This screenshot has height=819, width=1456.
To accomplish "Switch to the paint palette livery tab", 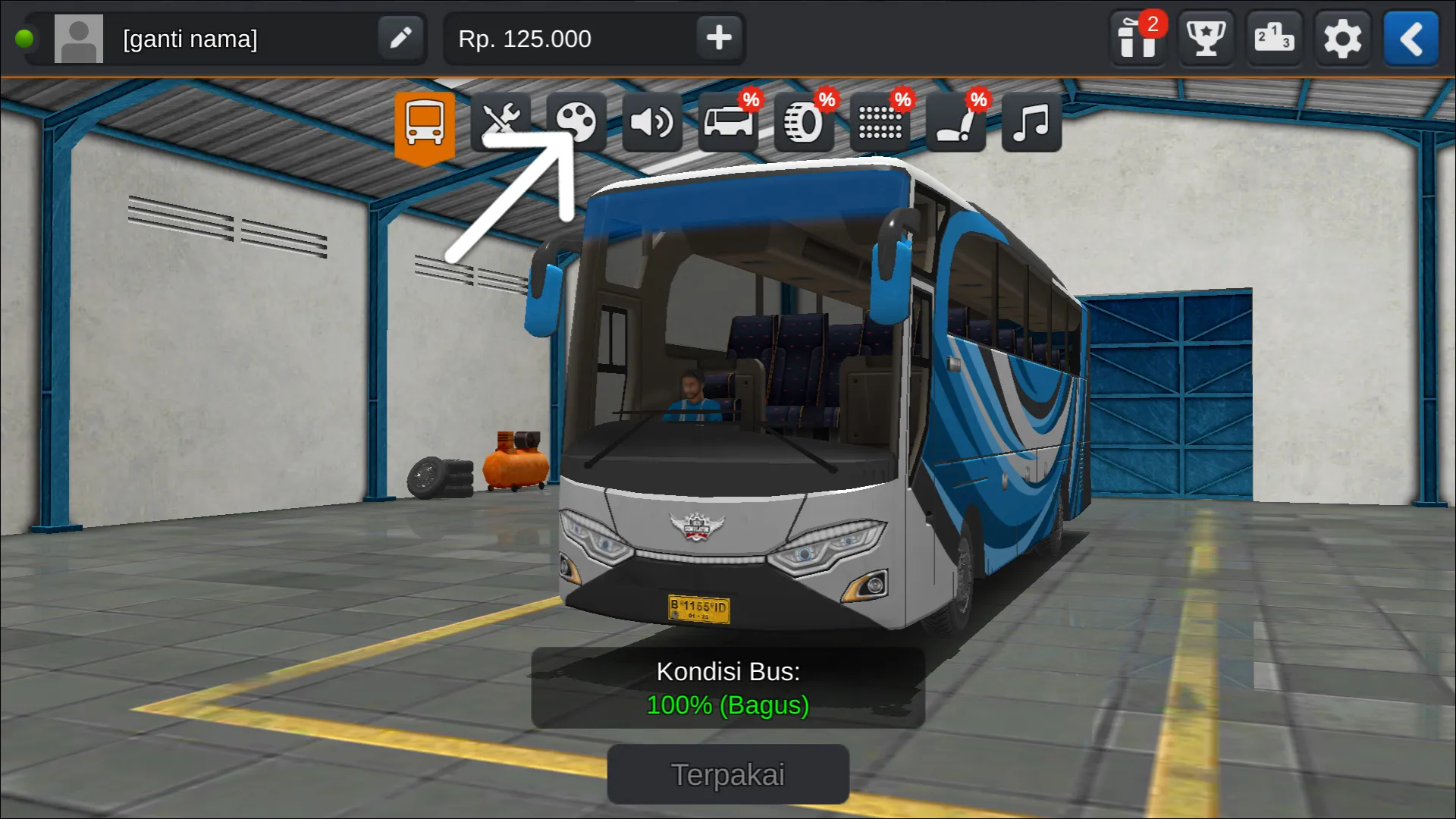I will tap(576, 121).
